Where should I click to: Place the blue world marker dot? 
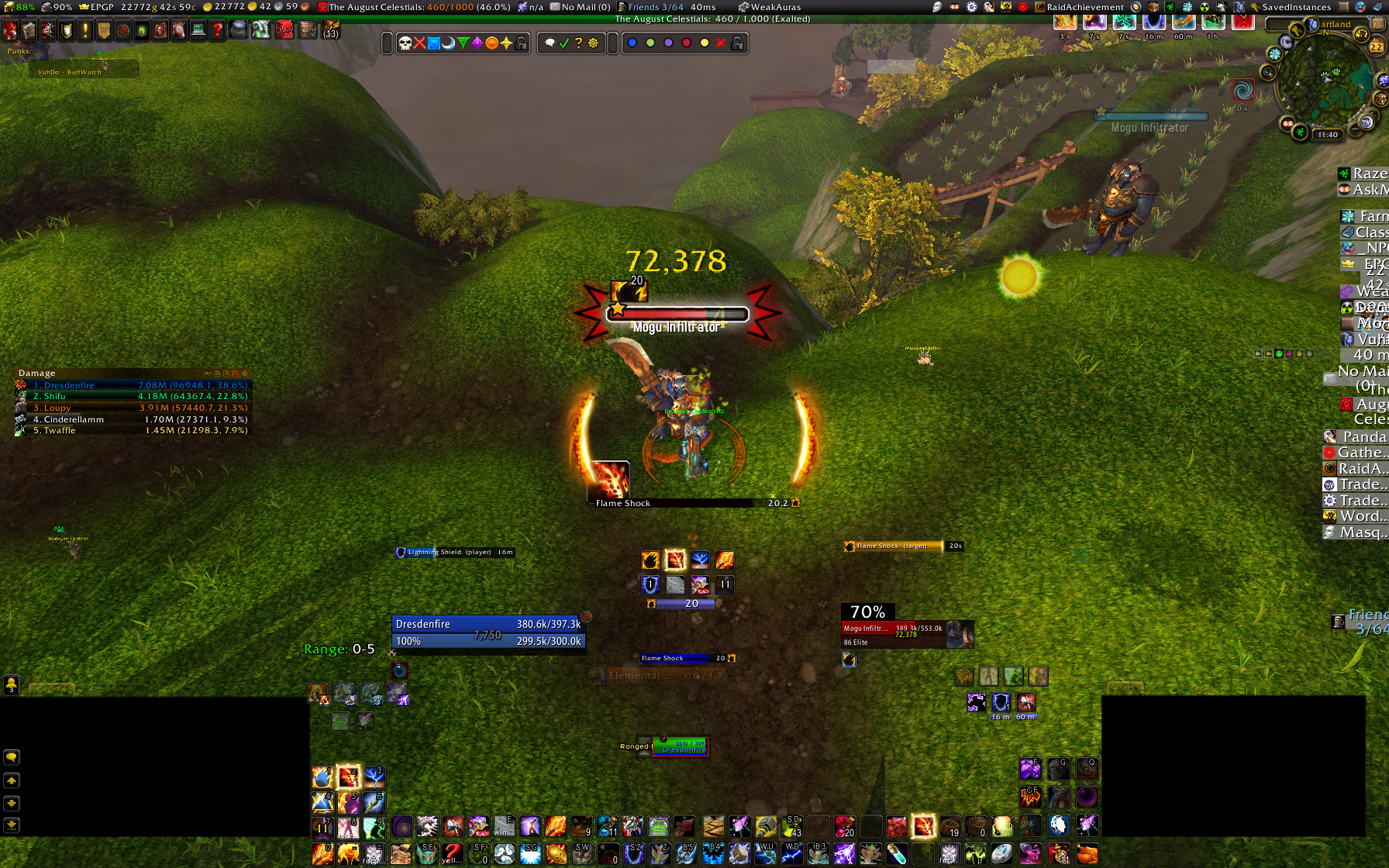[x=632, y=43]
